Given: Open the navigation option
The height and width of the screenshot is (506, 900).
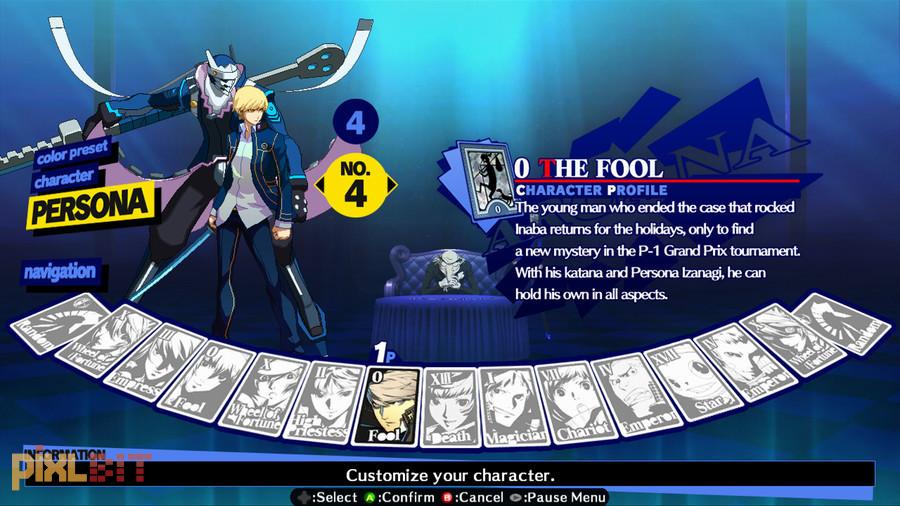Looking at the screenshot, I should coord(61,270).
